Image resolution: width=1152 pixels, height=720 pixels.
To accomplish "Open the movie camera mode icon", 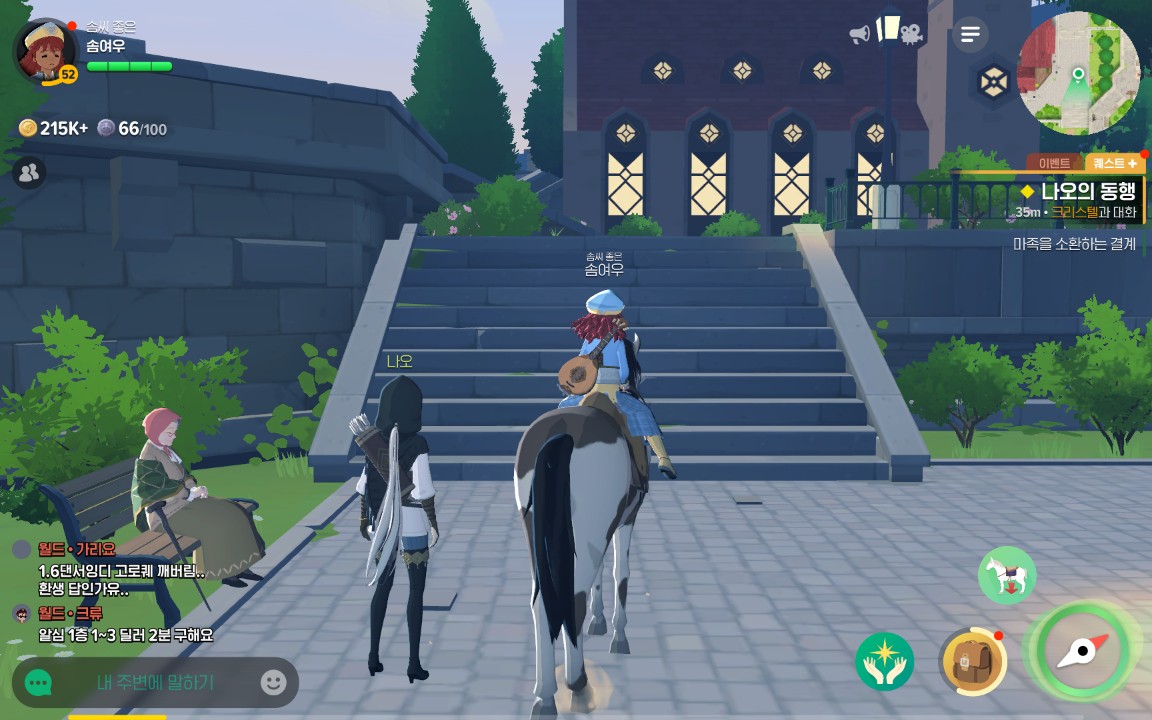I will coord(910,34).
